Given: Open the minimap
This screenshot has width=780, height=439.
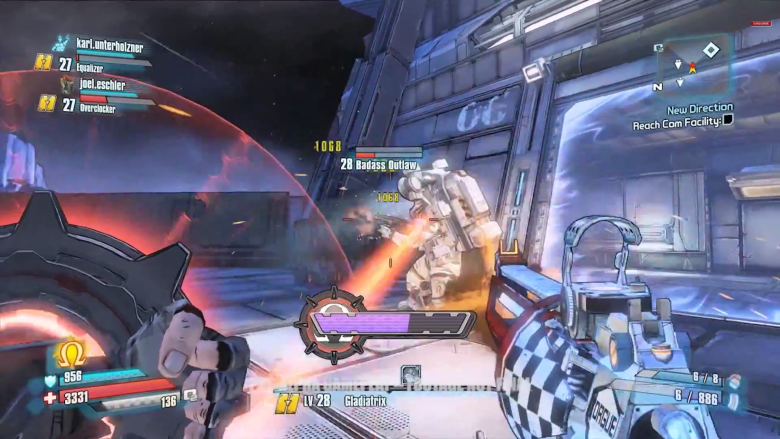Looking at the screenshot, I should [693, 66].
